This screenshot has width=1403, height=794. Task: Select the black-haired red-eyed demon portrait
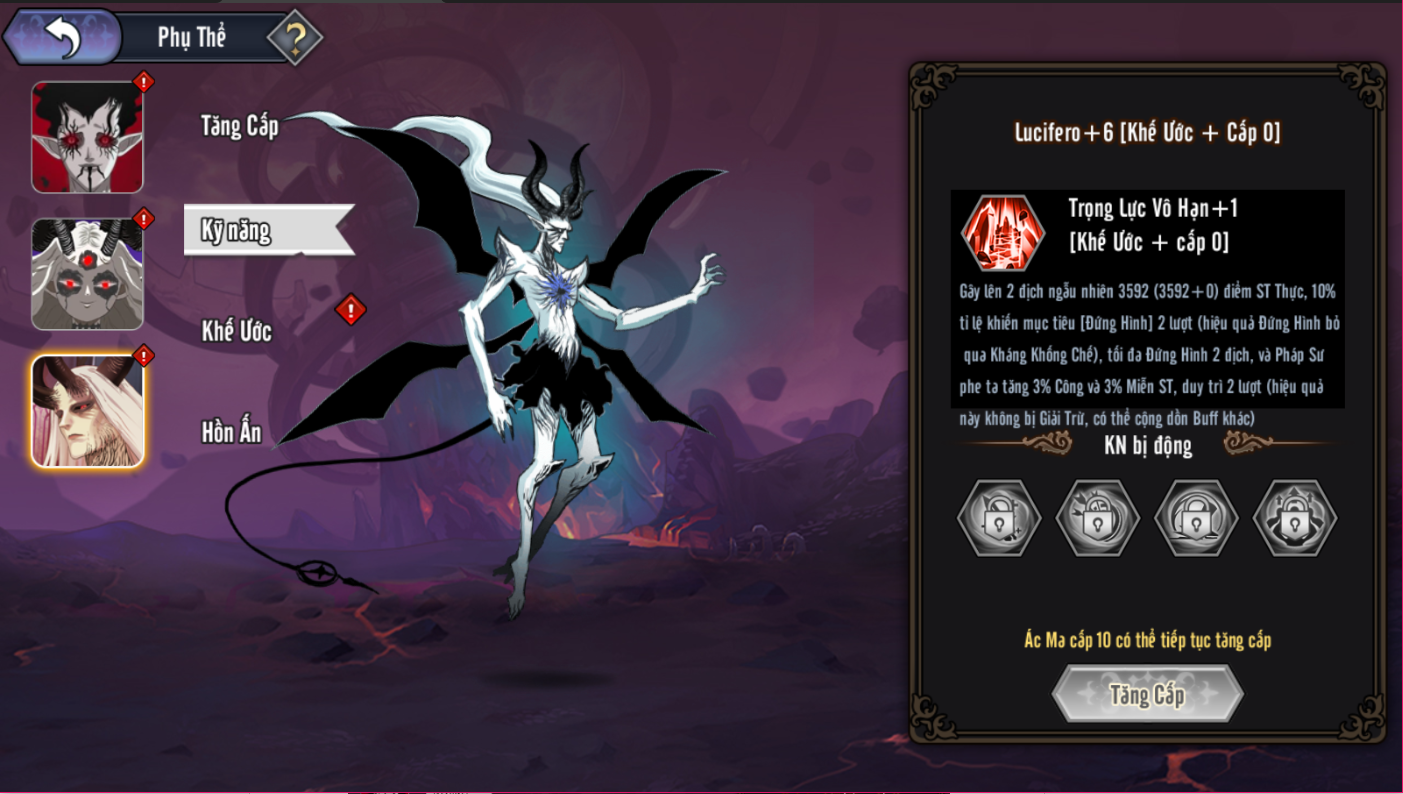(88, 137)
